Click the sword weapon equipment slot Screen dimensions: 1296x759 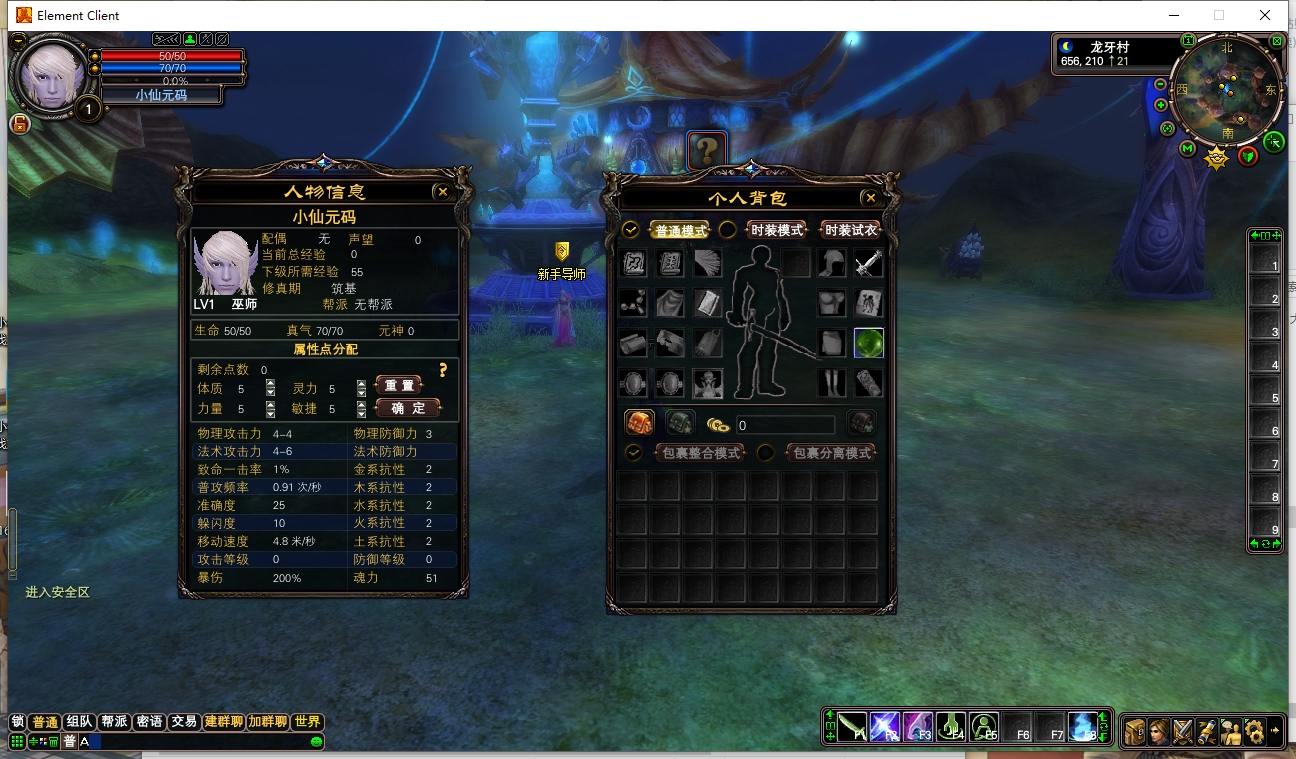pos(868,264)
